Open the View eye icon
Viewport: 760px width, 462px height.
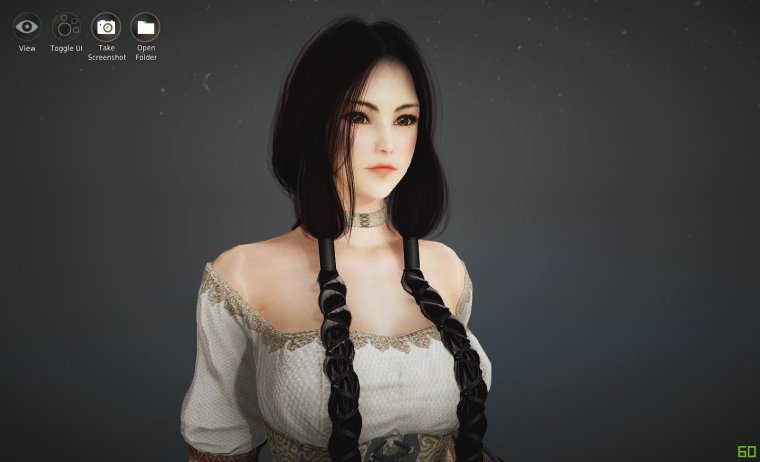[27, 27]
